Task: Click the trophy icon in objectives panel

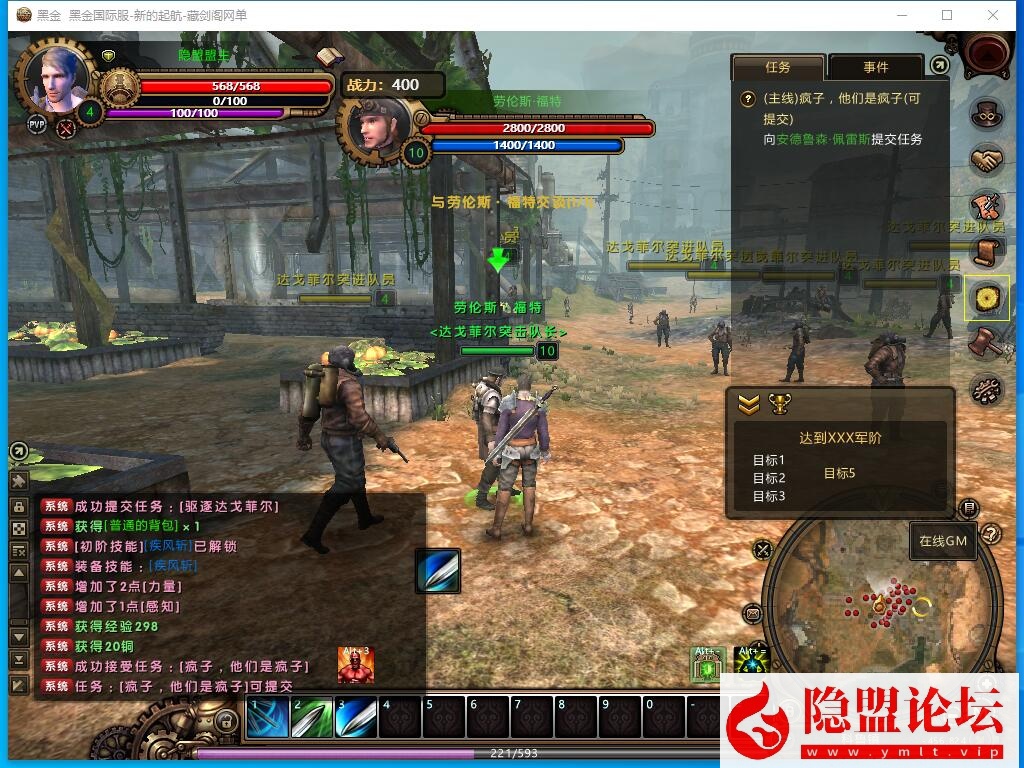Action: click(778, 404)
